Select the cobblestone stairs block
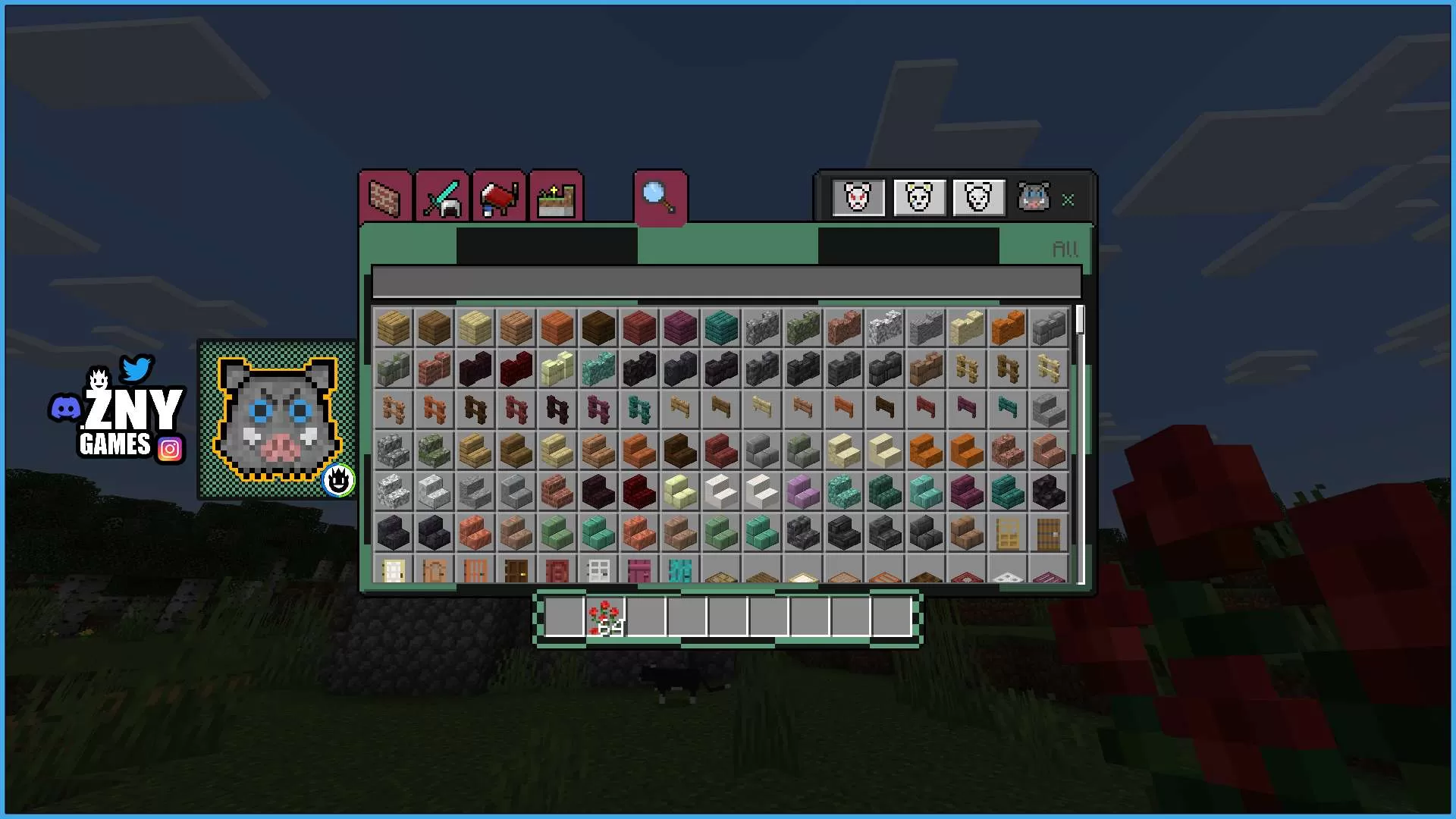Screen dimensions: 1456x819 392,451
